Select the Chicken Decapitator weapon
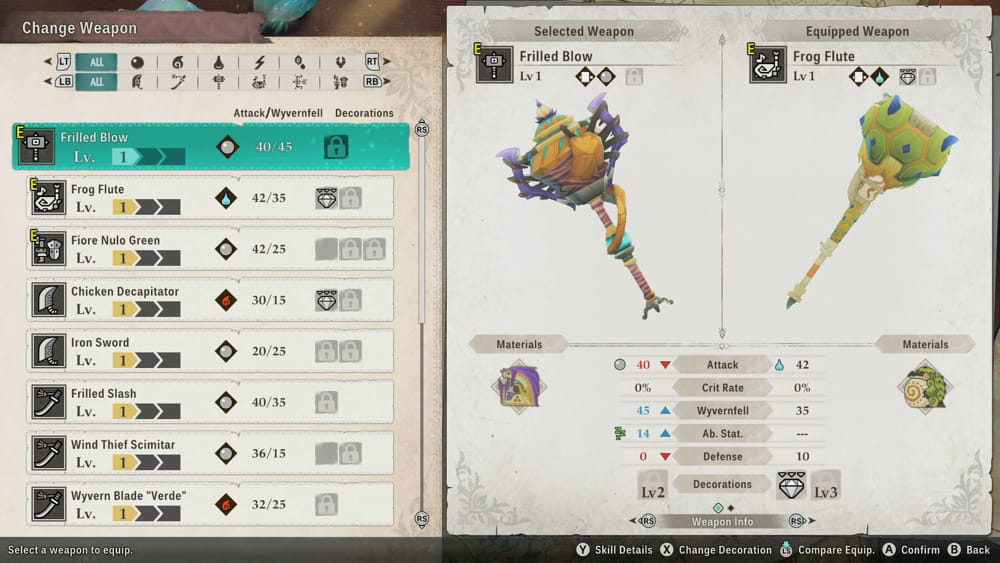The height and width of the screenshot is (563, 1000). 210,300
